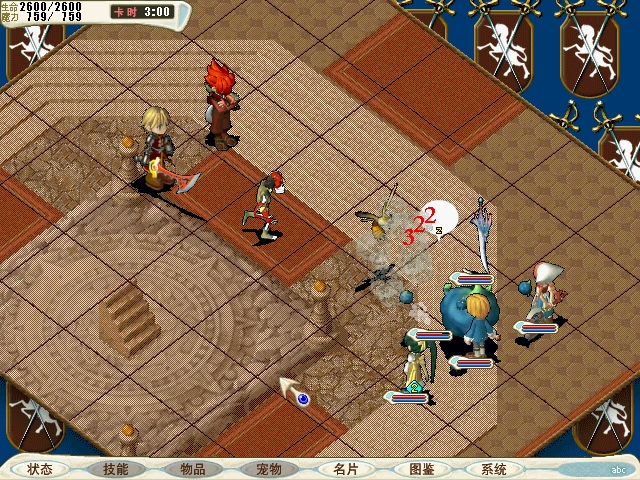This screenshot has height=480, width=640.
Task: Open the 系统 (System) settings
Action: [x=494, y=468]
